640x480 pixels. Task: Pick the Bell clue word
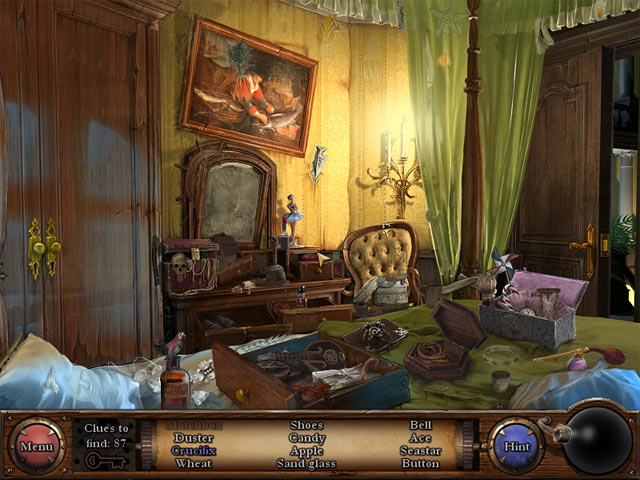(x=421, y=425)
